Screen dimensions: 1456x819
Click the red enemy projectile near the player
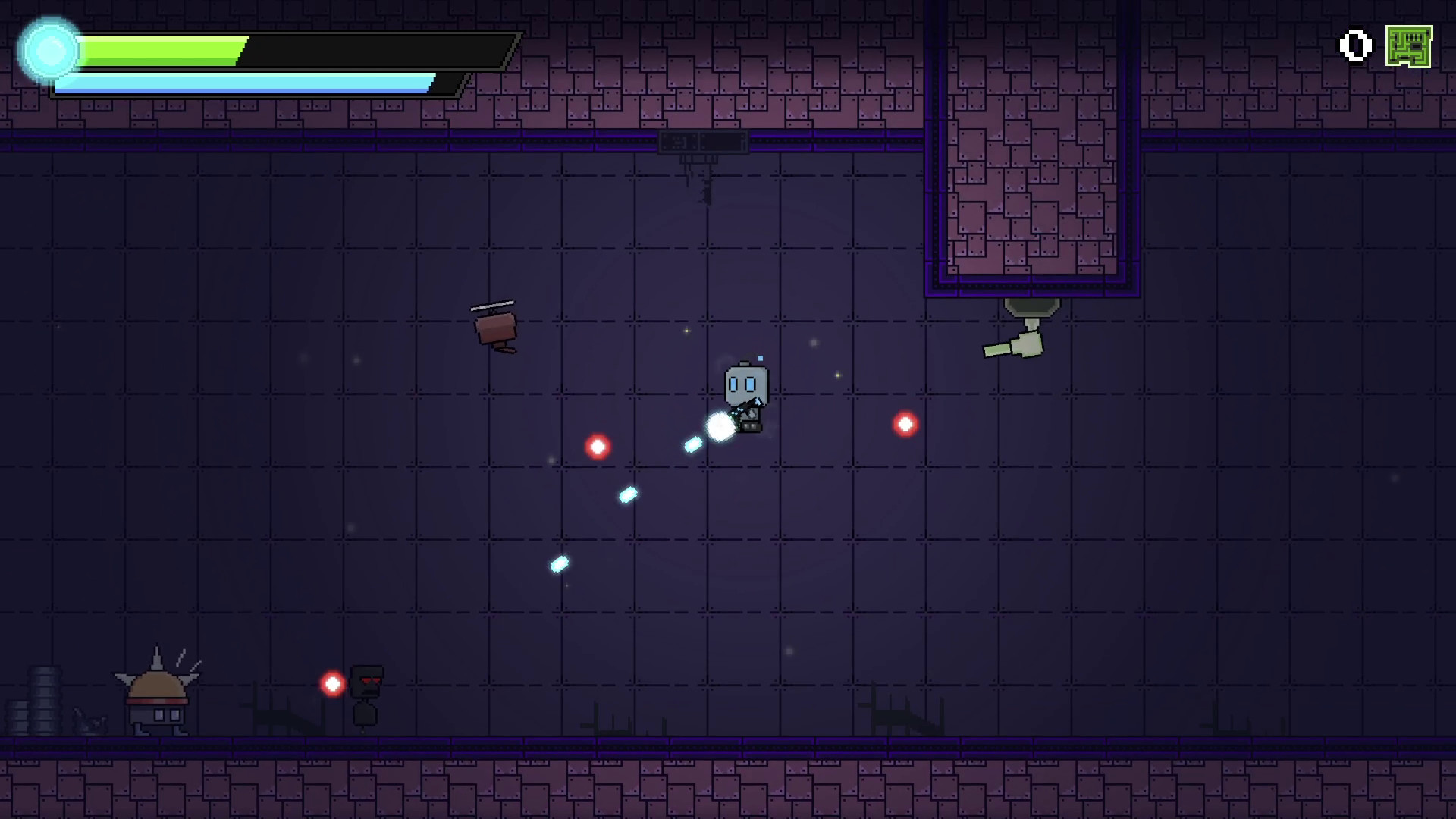(x=904, y=425)
